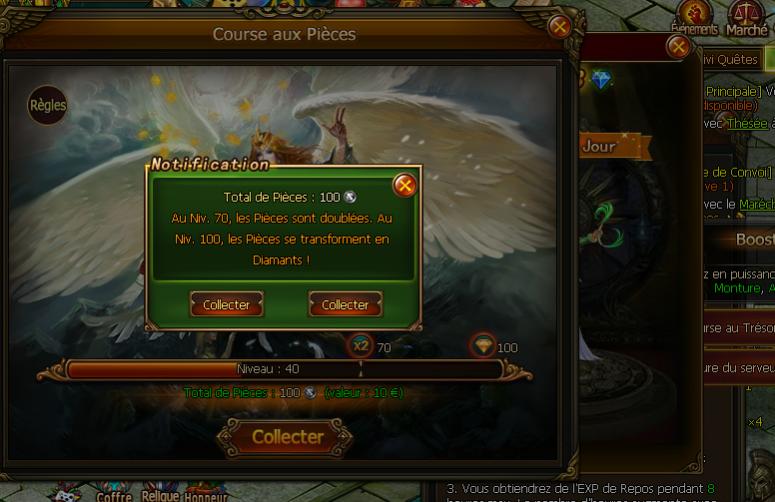Click the x2 level 70 milestone icon

(360, 346)
